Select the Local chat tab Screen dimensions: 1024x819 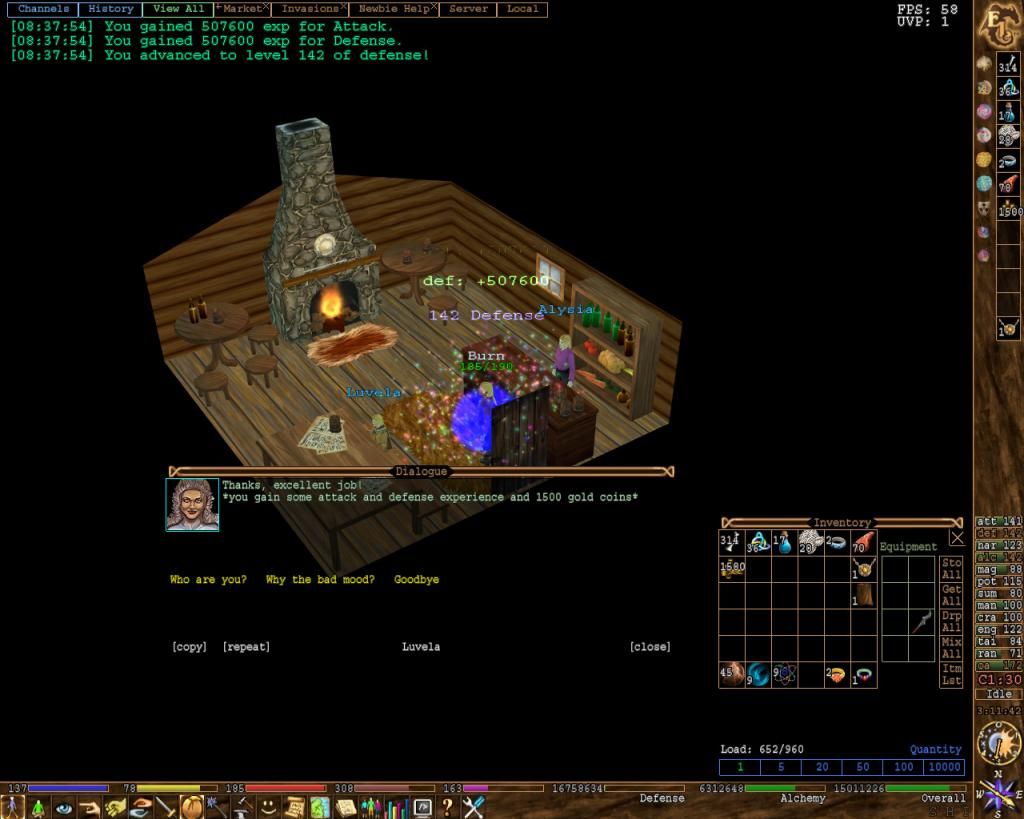(522, 9)
